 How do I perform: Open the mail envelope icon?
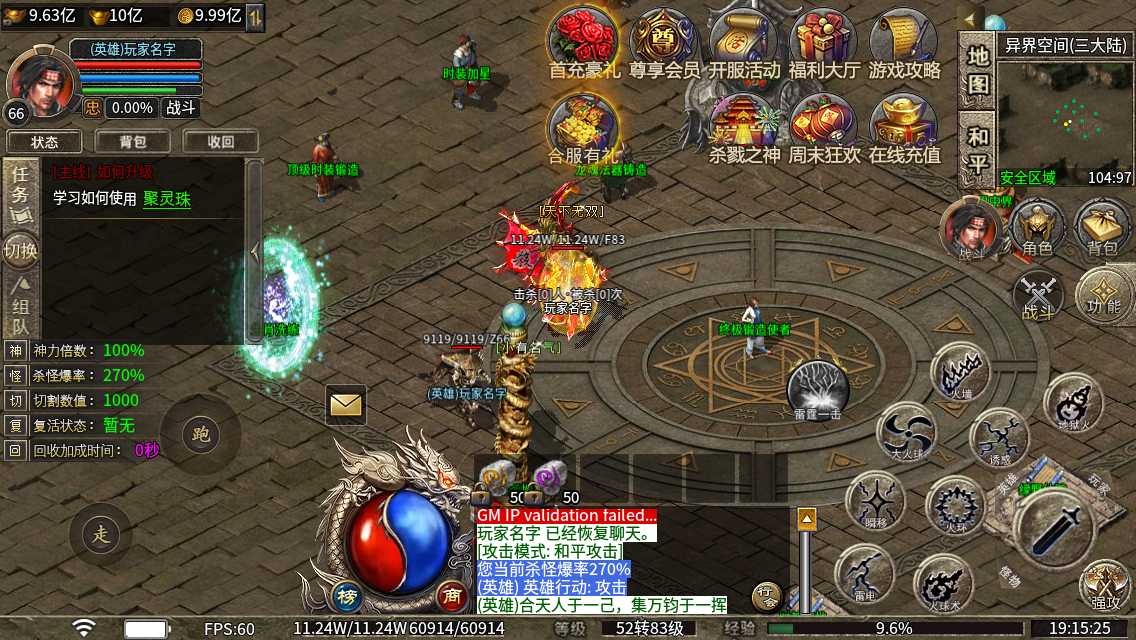click(346, 404)
